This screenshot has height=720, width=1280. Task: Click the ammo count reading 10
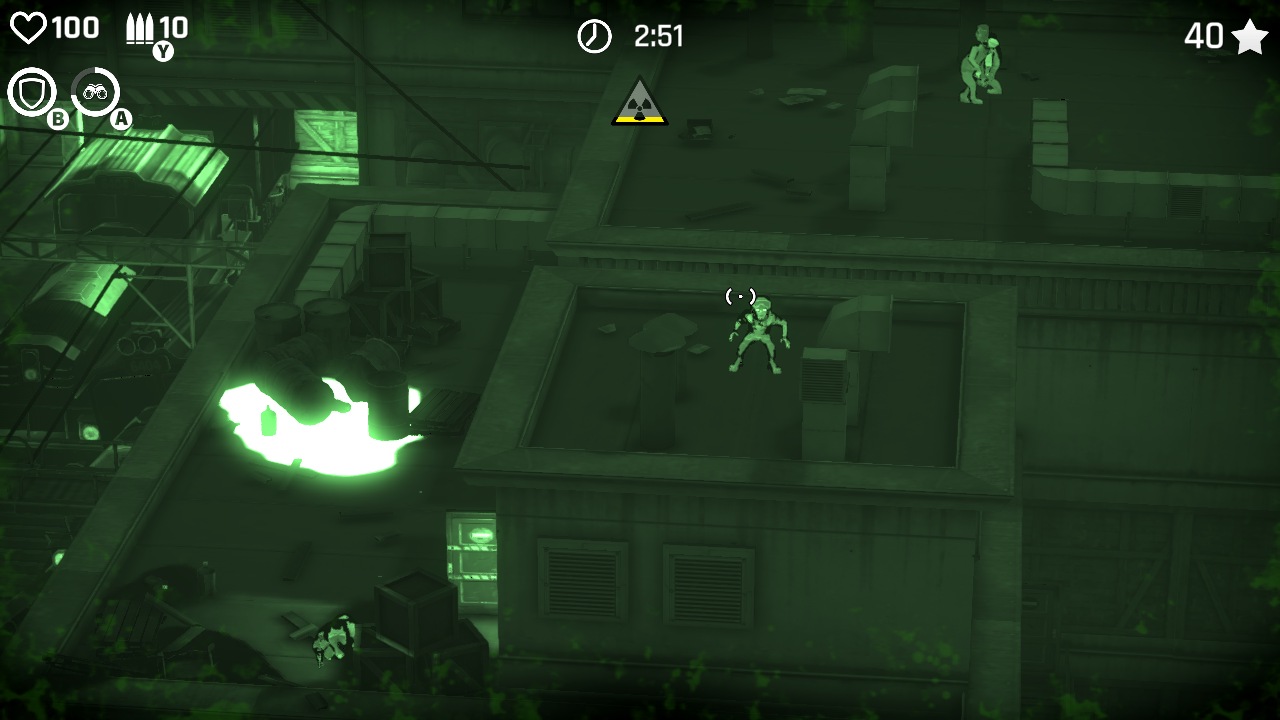click(172, 27)
